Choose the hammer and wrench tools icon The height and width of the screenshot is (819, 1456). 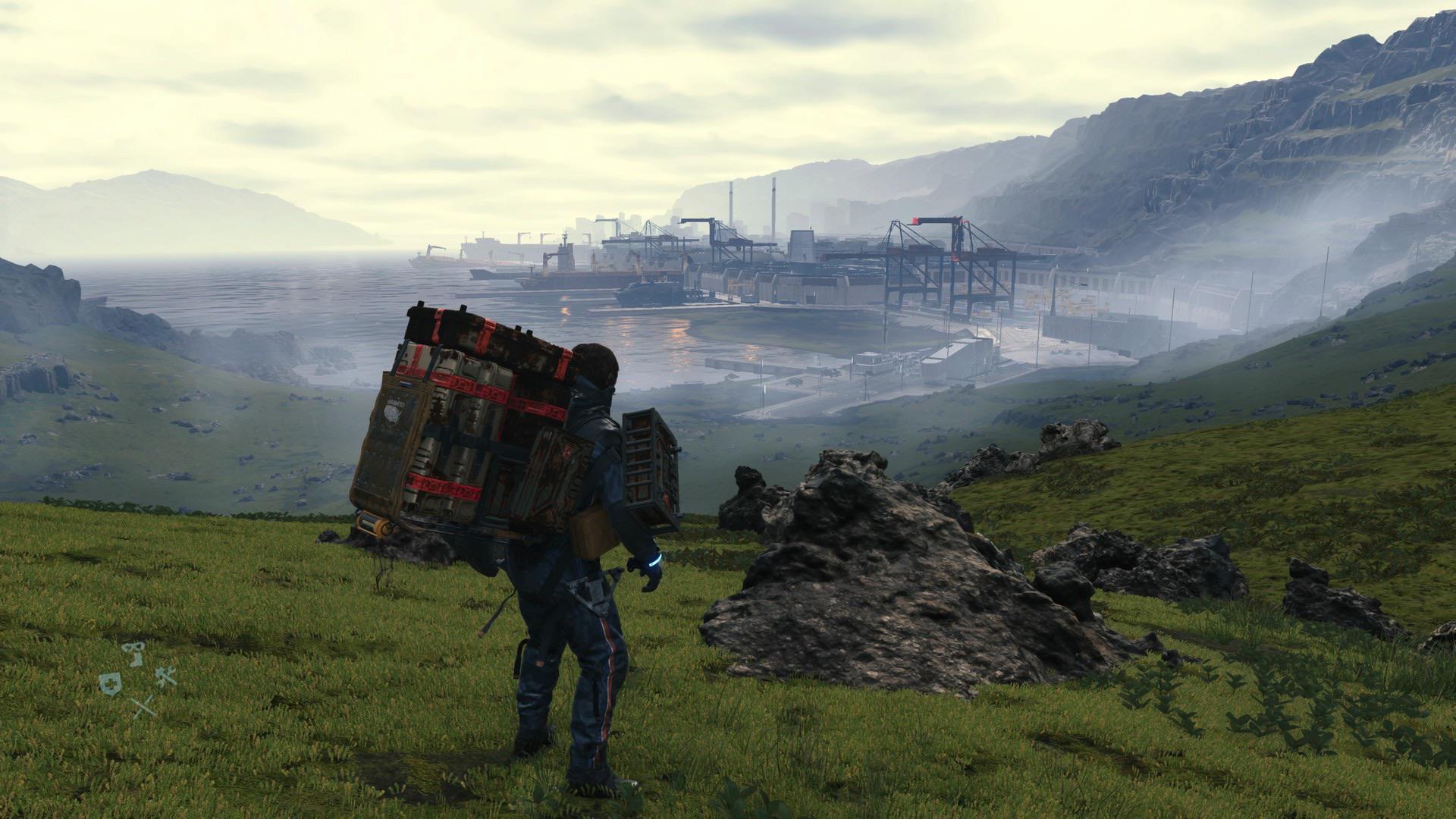166,674
